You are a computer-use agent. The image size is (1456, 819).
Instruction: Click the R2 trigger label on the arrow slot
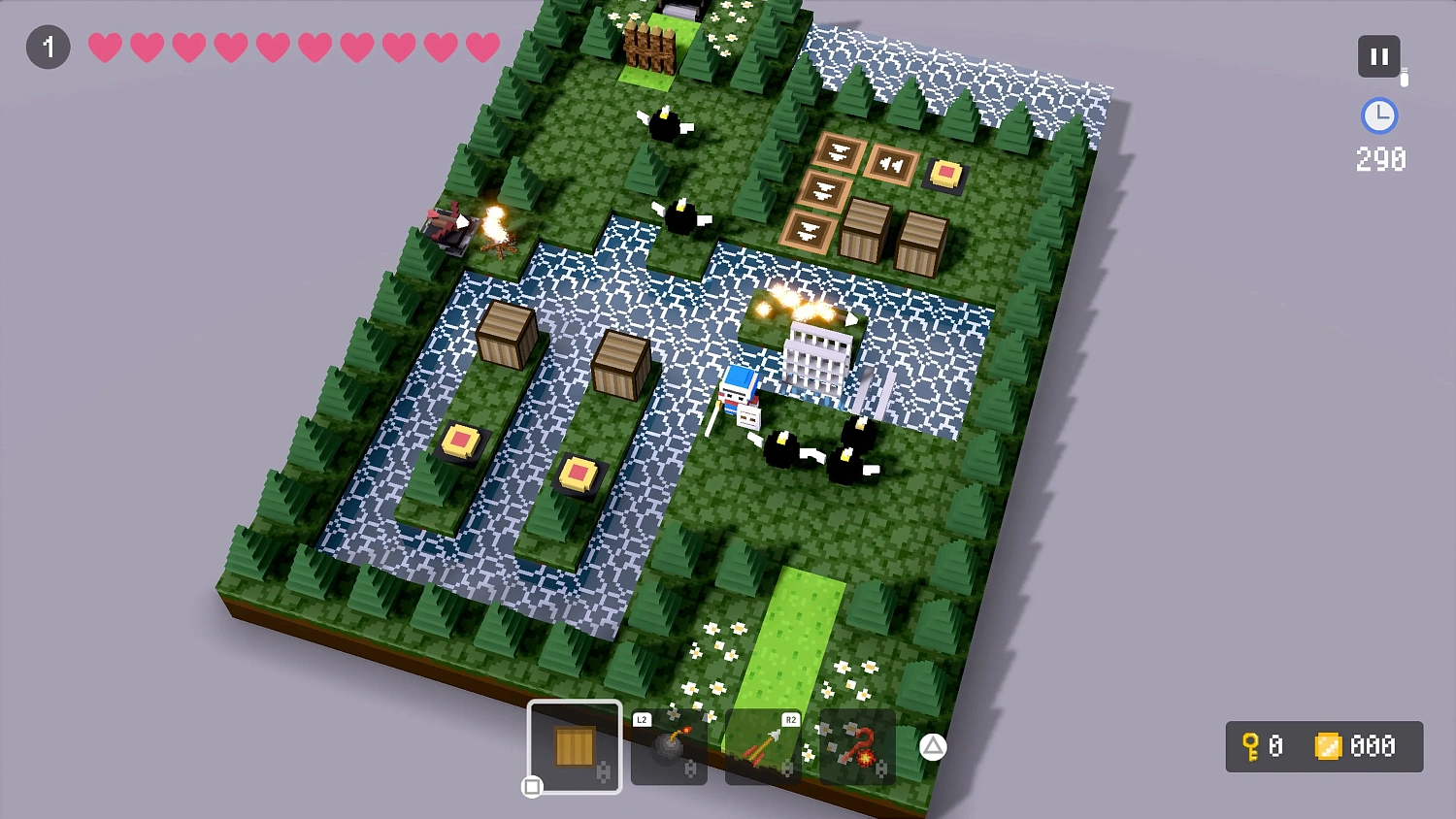pyautogui.click(x=791, y=720)
